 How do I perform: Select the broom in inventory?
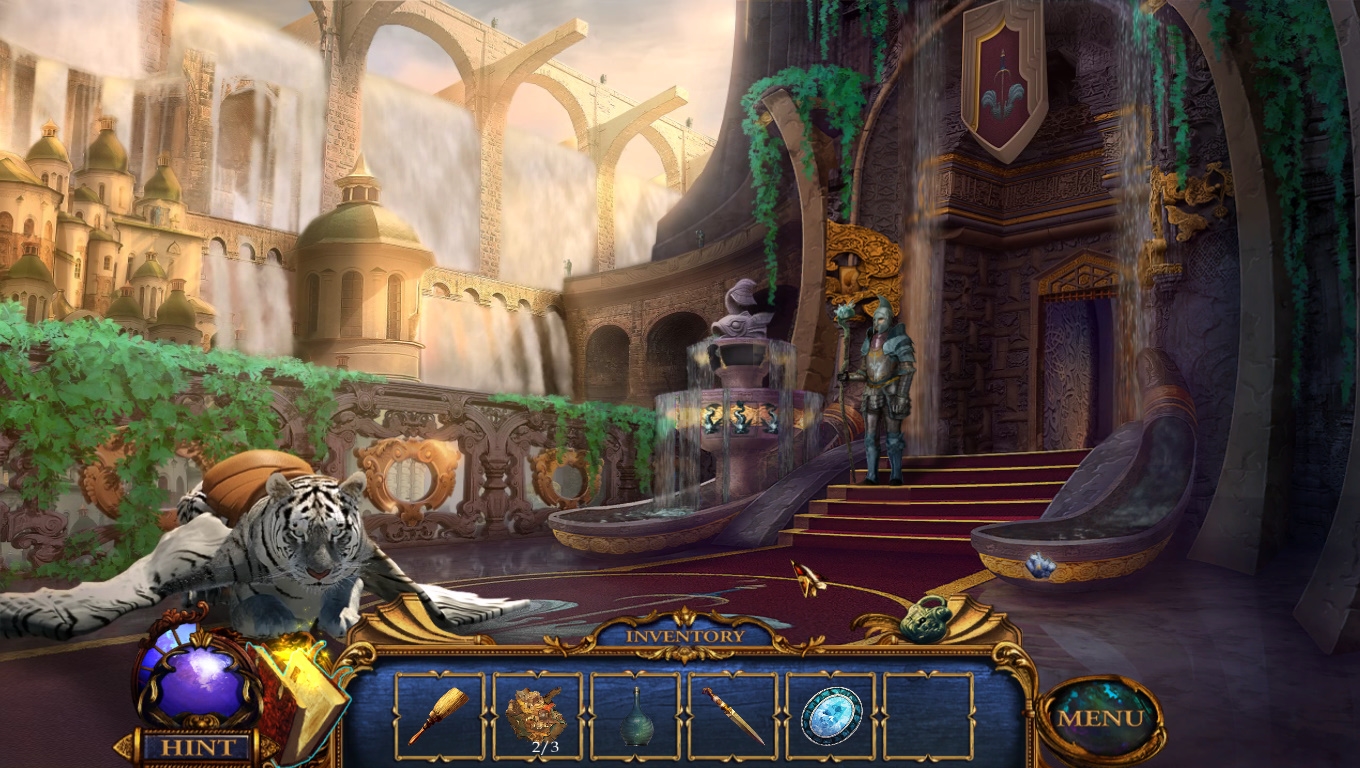coord(438,716)
